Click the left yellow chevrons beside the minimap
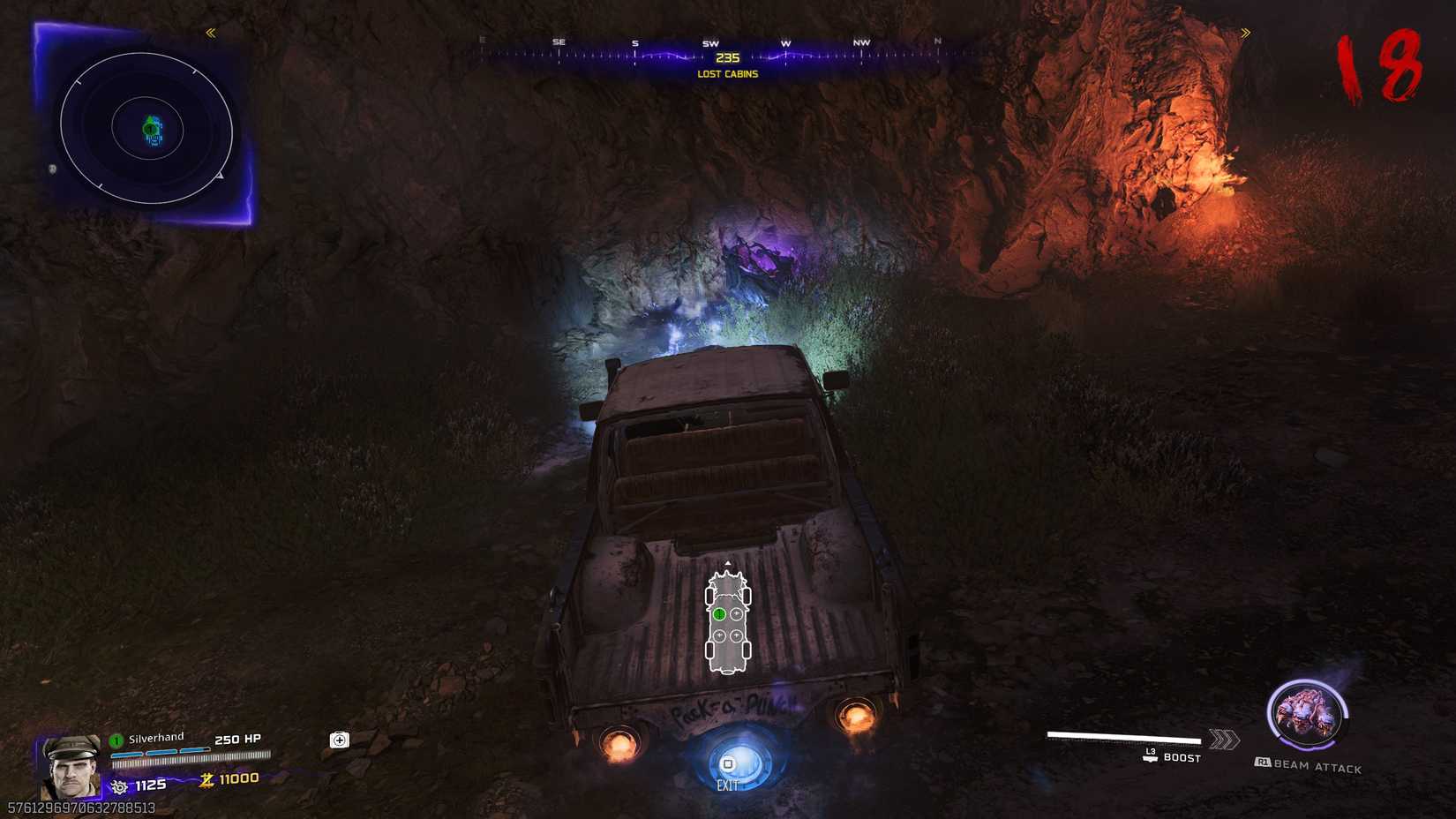Screen dimensions: 1456x819 click(x=211, y=33)
